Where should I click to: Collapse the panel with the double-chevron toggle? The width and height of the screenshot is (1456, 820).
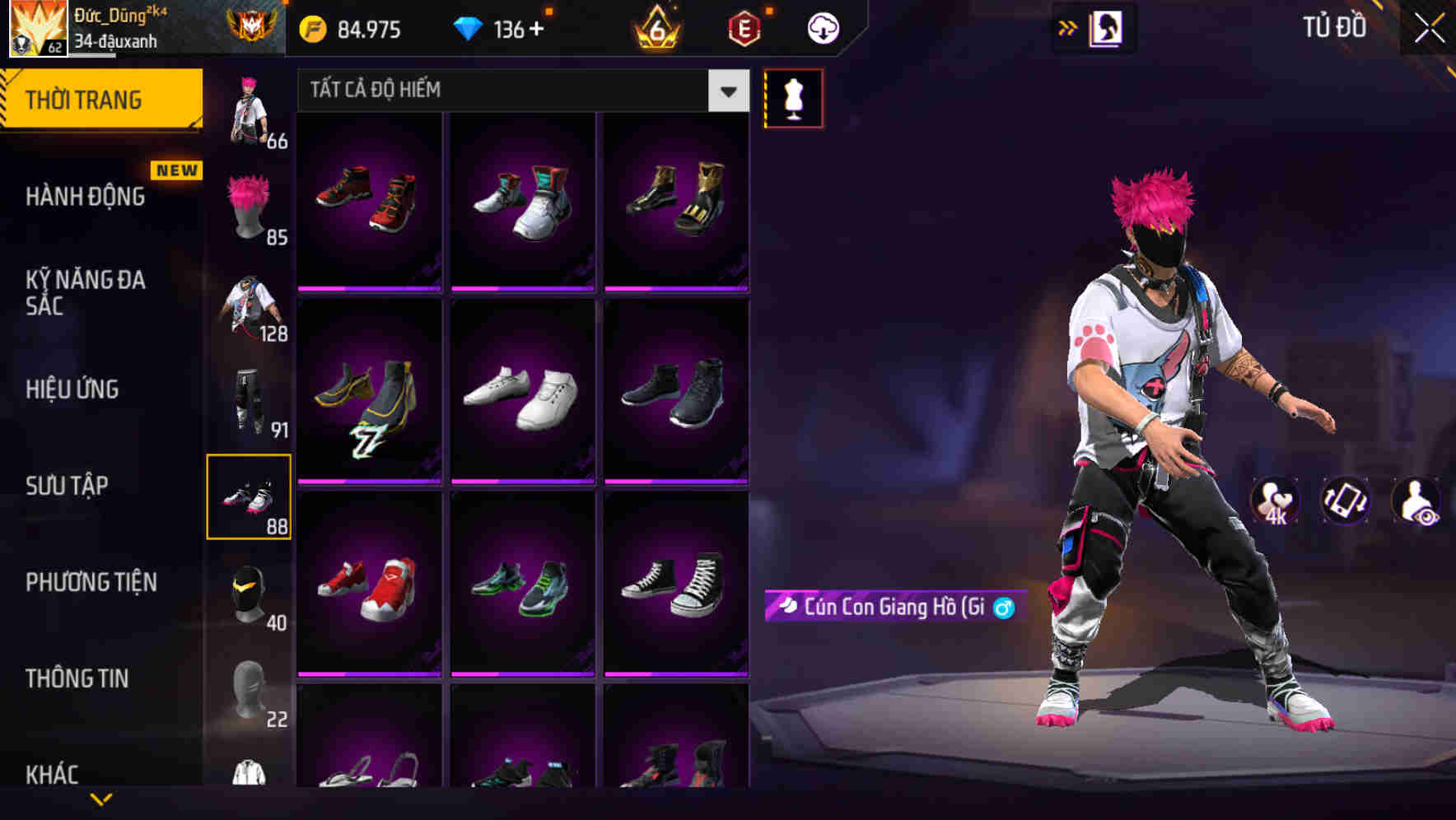point(1067,27)
